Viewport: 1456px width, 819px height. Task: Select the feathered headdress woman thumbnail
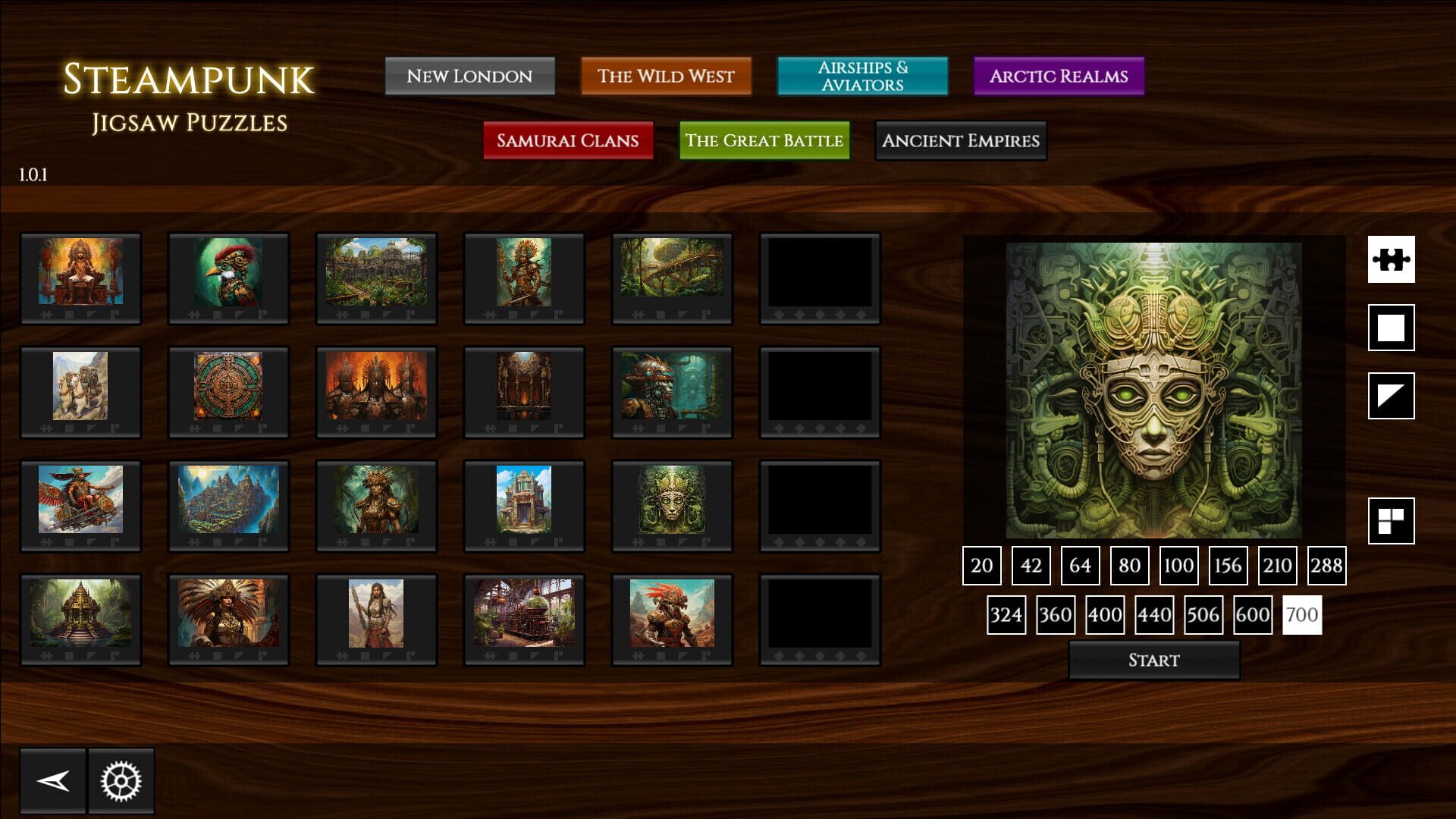(229, 618)
